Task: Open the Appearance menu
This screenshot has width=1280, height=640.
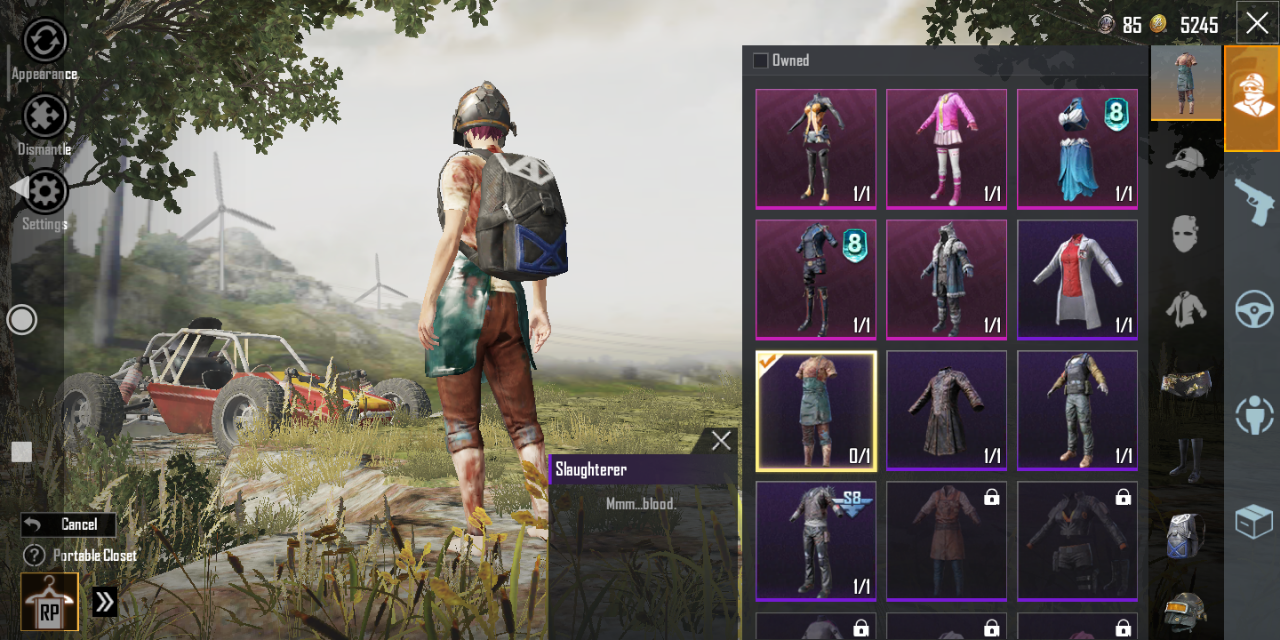Action: click(x=45, y=41)
